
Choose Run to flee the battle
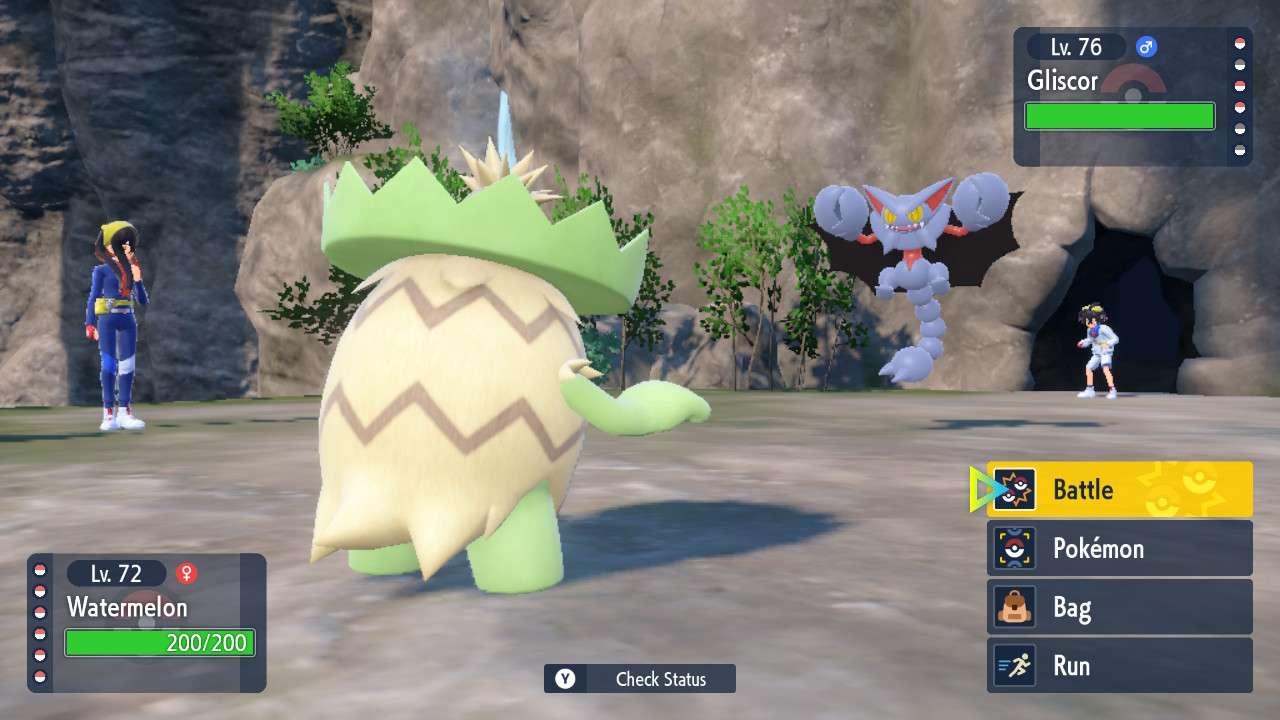[1119, 666]
